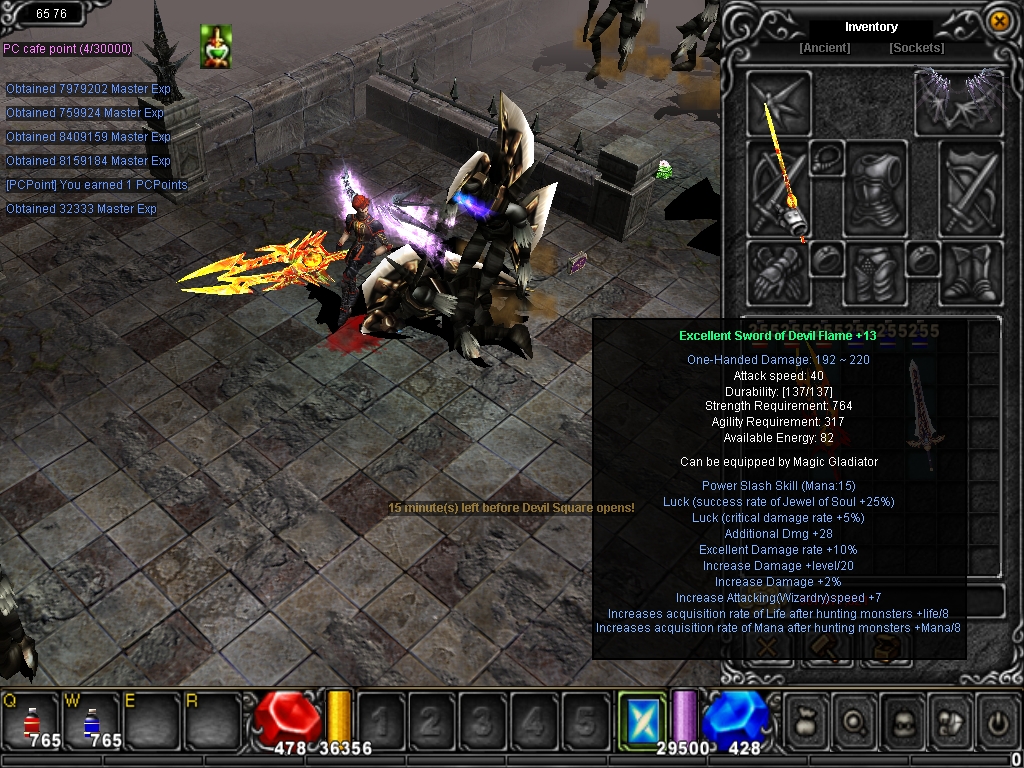Click the green potion buff icon

click(x=215, y=46)
